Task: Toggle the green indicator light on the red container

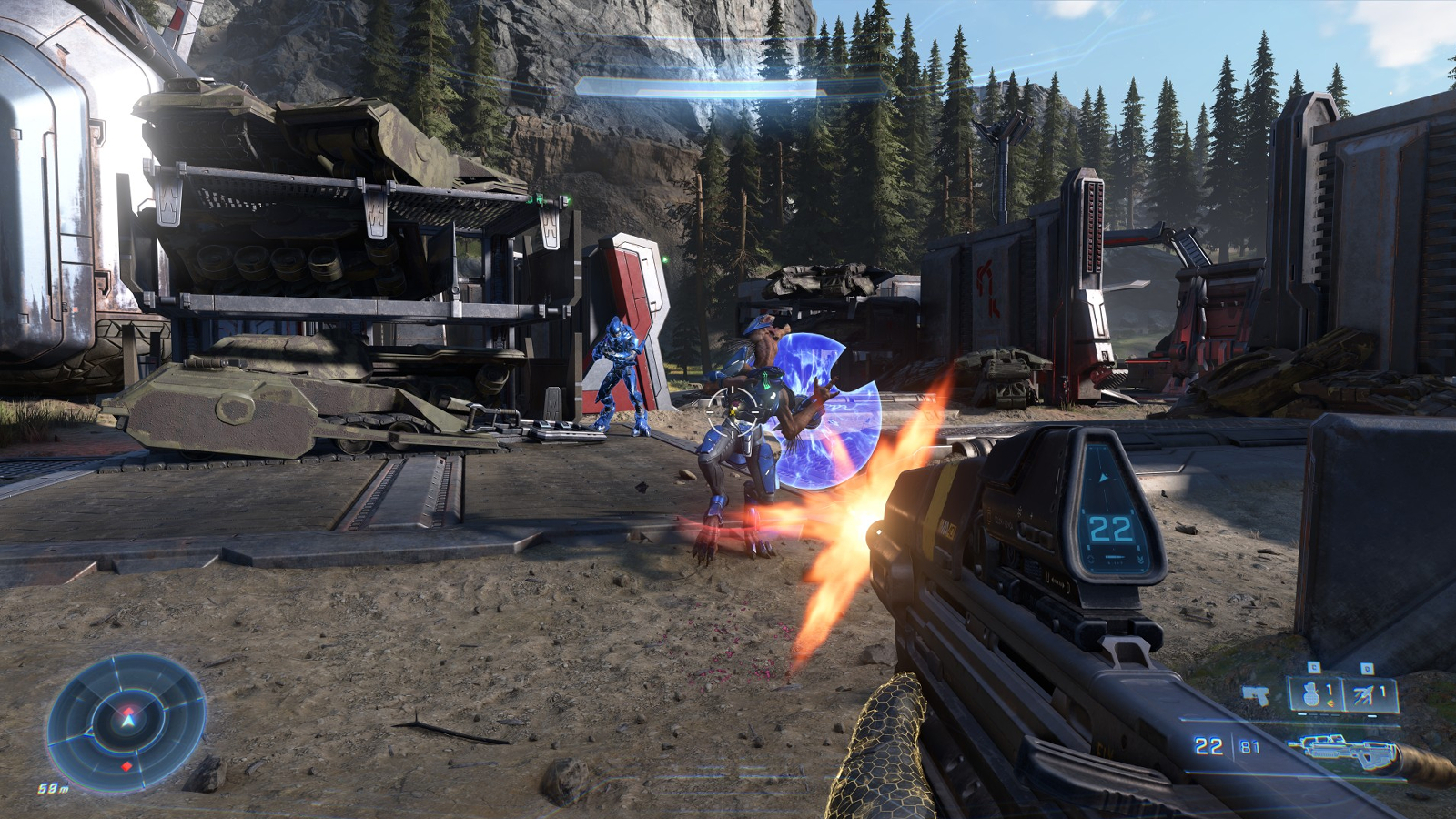Action: point(665,259)
